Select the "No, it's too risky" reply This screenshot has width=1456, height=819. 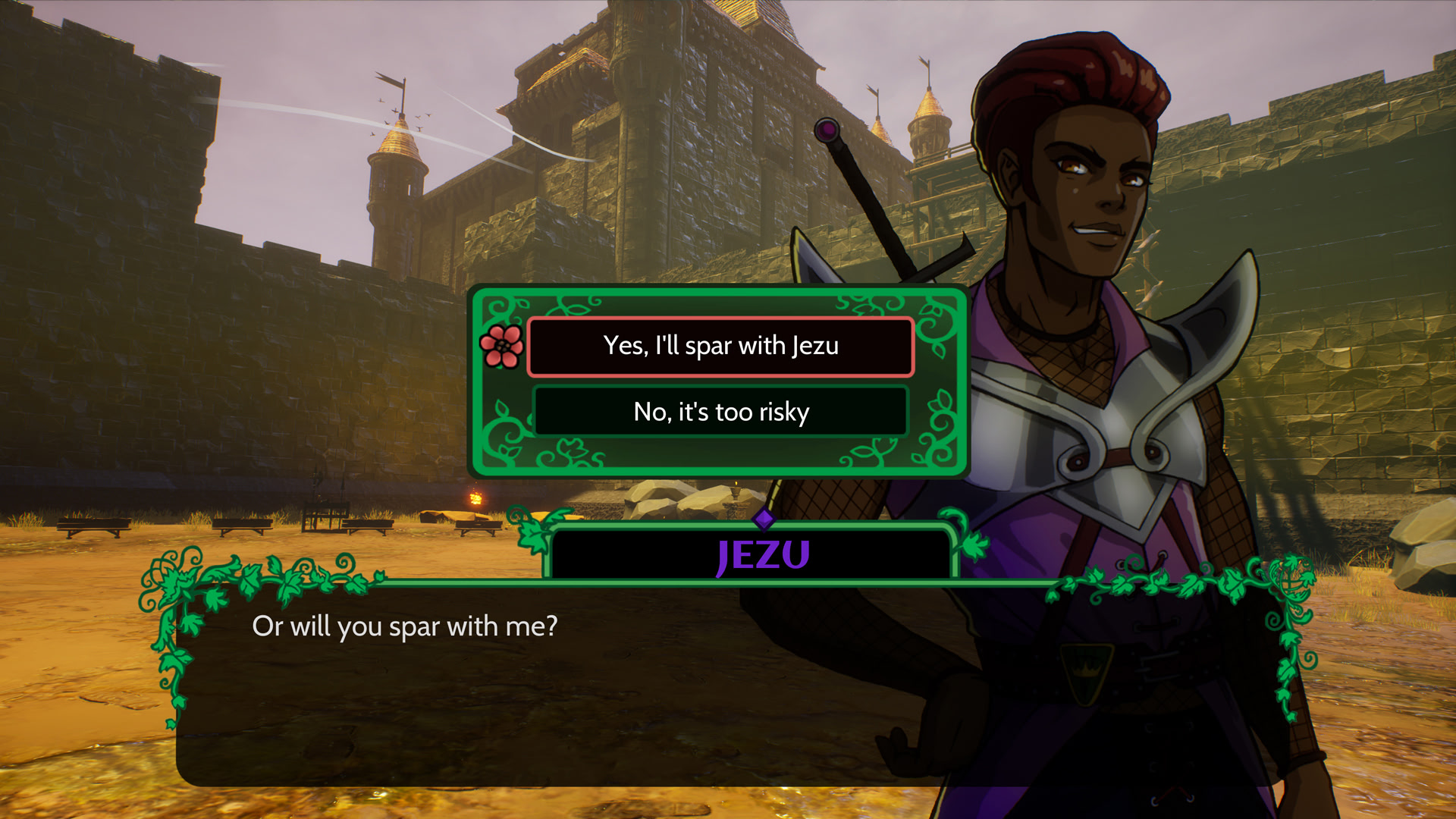[x=720, y=412]
